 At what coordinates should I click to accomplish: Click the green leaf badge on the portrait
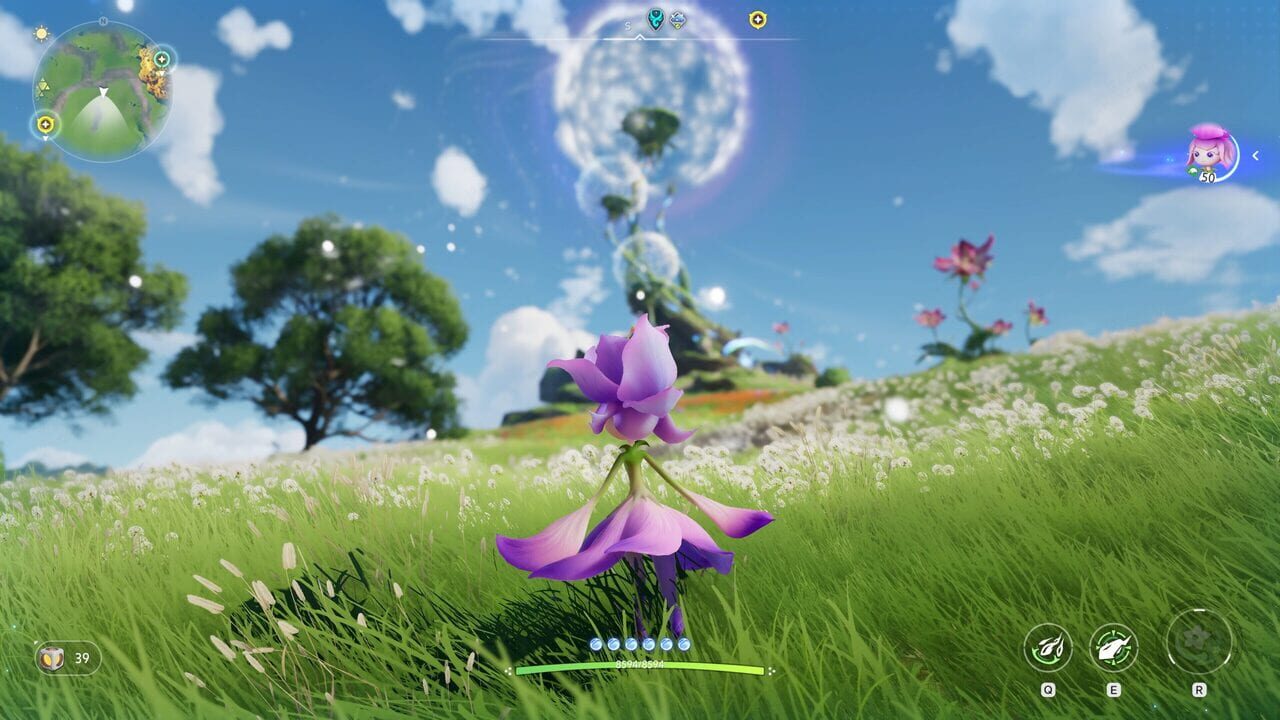pos(1192,170)
